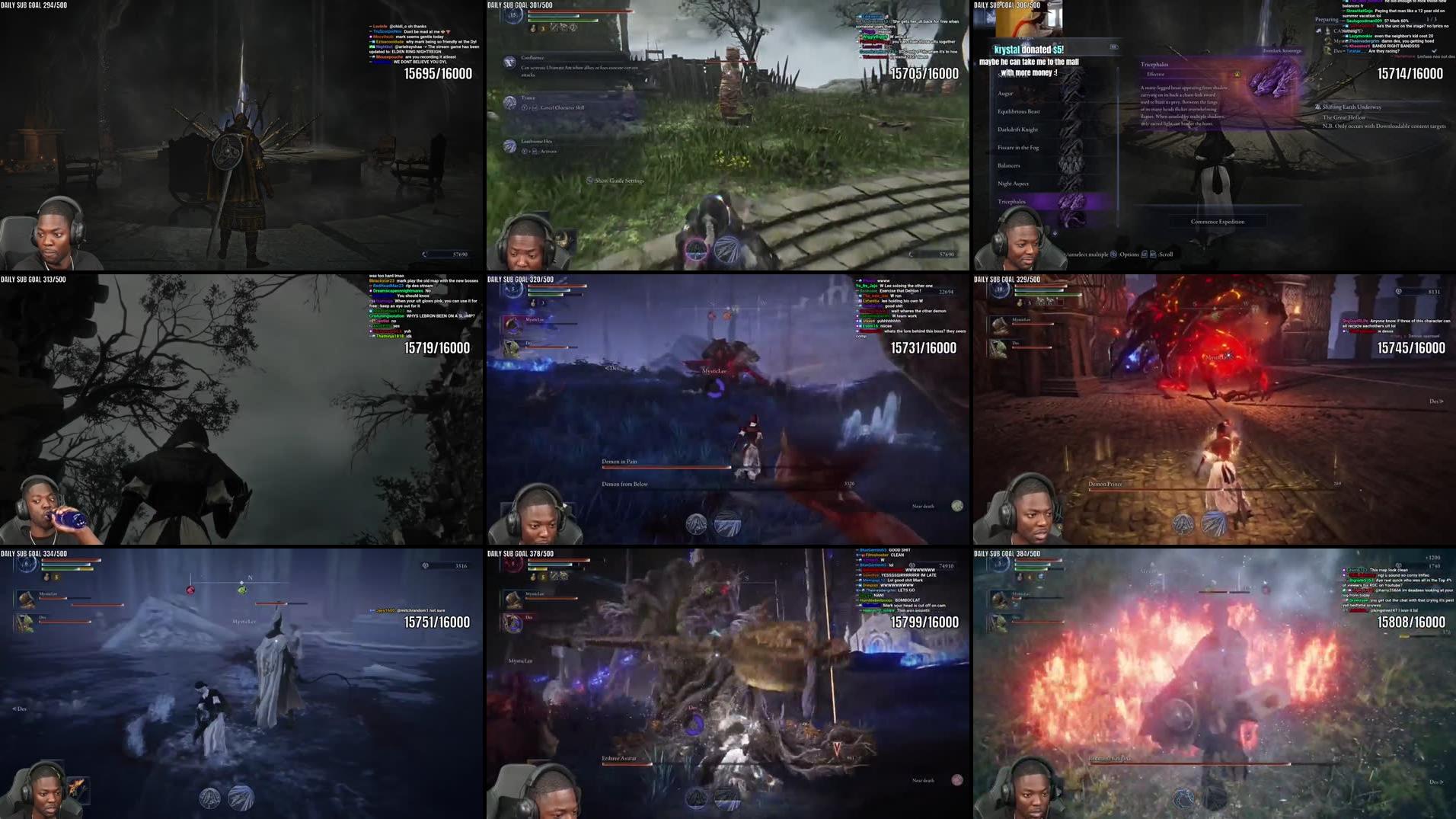This screenshot has width=1456, height=819.
Task: Expand the Everdark Sovereign section header
Action: 1282,50
